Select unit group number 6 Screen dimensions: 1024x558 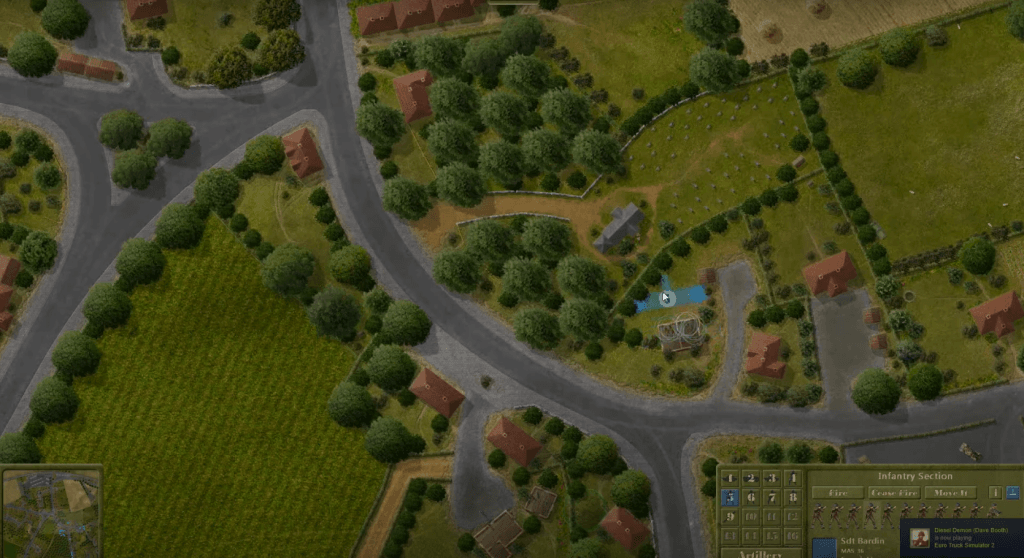pyautogui.click(x=750, y=497)
